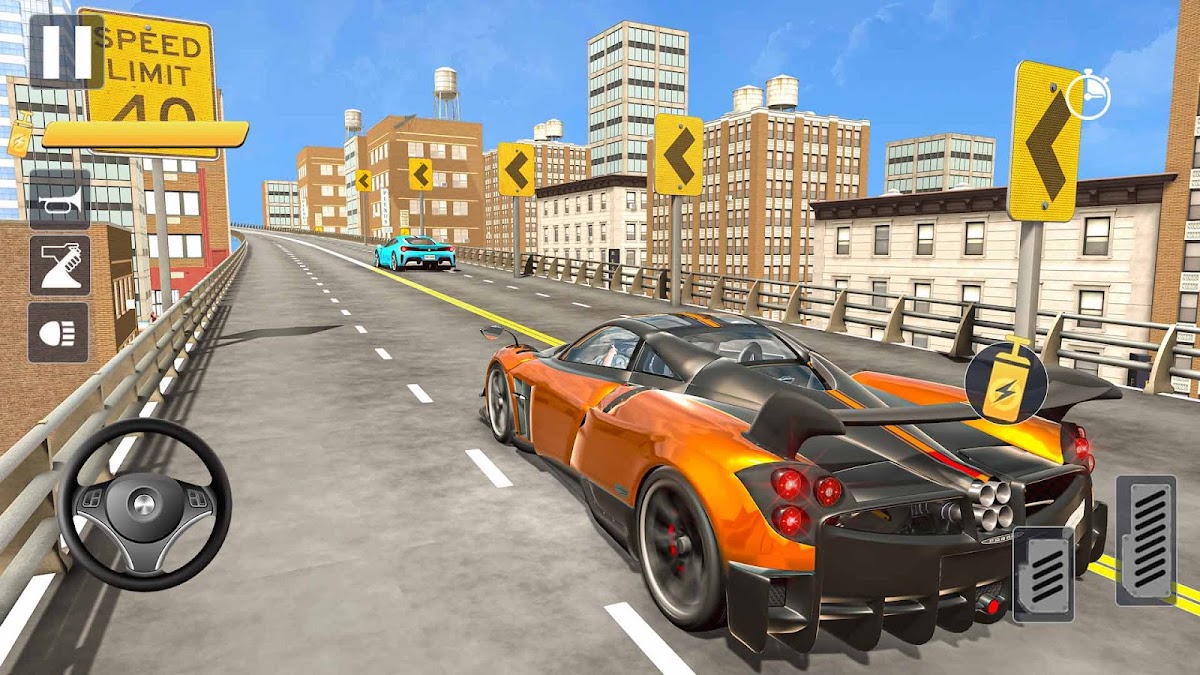Toggle the headlights button
The image size is (1200, 675).
[59, 332]
